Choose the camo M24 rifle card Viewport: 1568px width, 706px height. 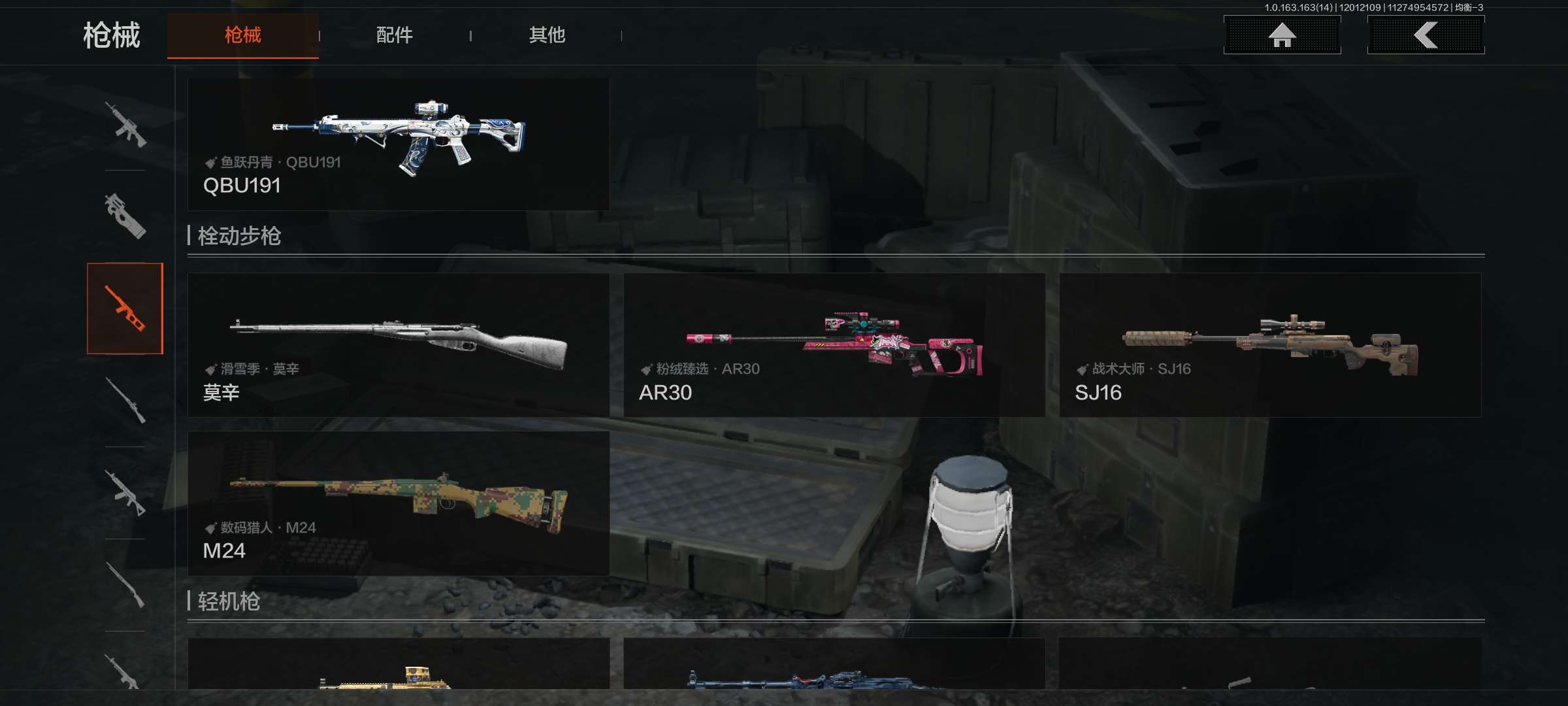[x=399, y=503]
